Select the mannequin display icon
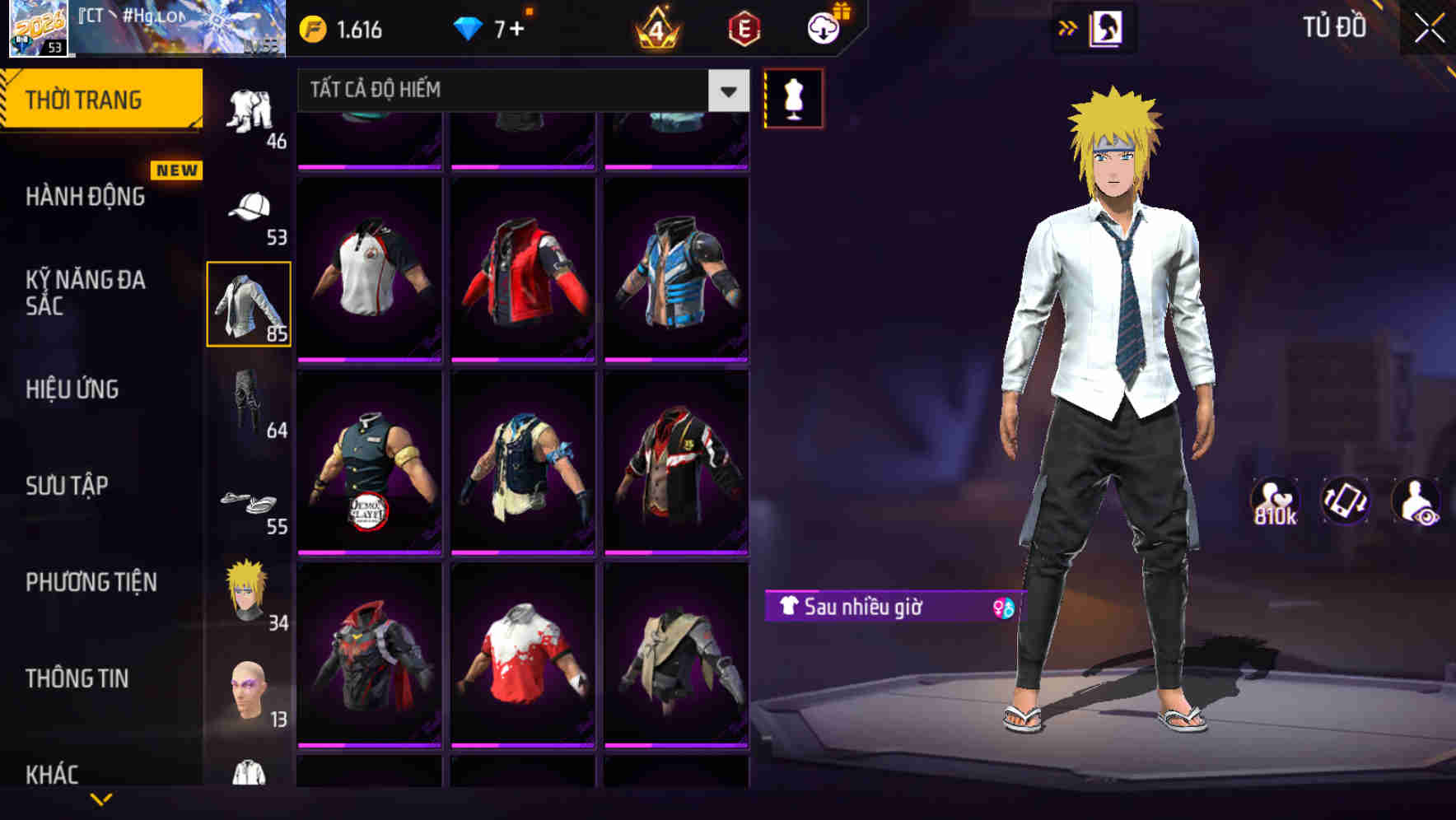This screenshot has height=820, width=1456. 792,97
